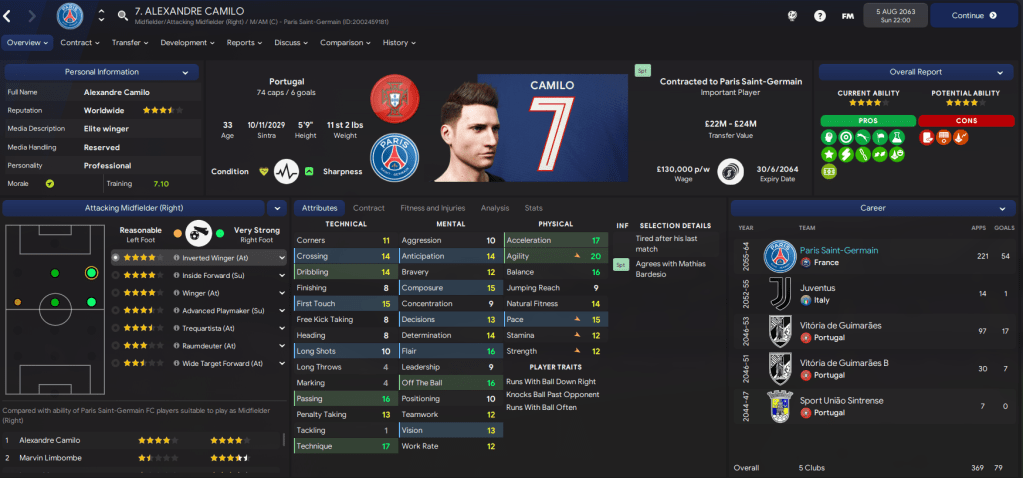
Task: Open the Comparison menu
Action: [x=346, y=43]
